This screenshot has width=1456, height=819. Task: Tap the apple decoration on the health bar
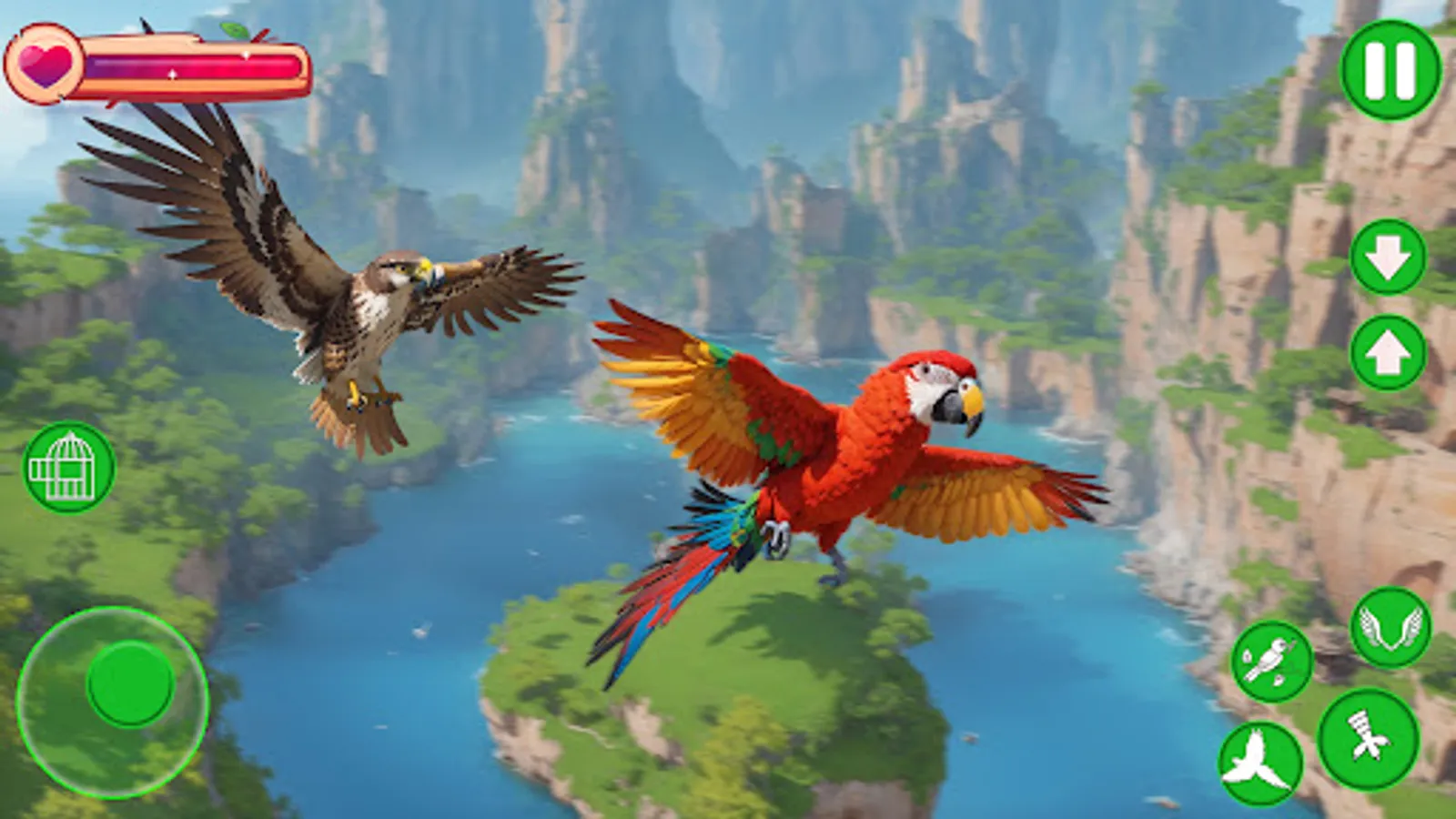pos(238,32)
